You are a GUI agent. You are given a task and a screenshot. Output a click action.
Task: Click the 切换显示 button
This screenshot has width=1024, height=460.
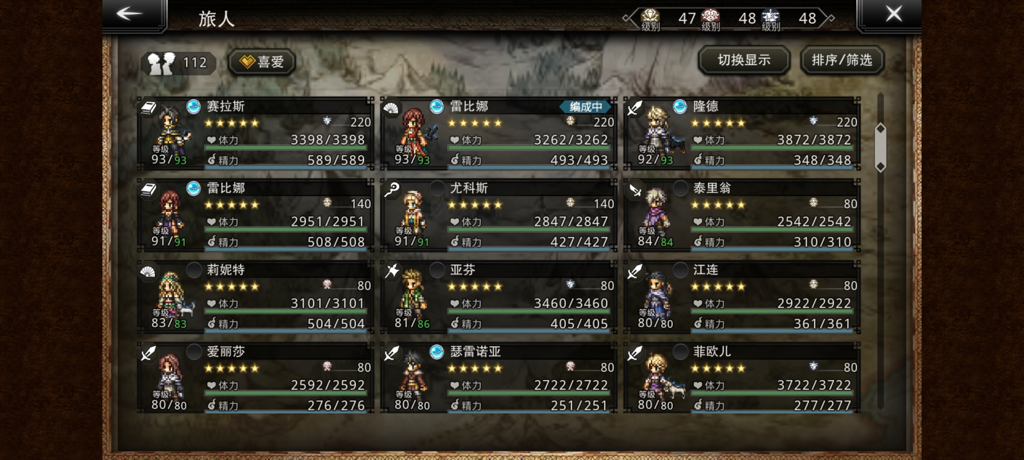743,60
